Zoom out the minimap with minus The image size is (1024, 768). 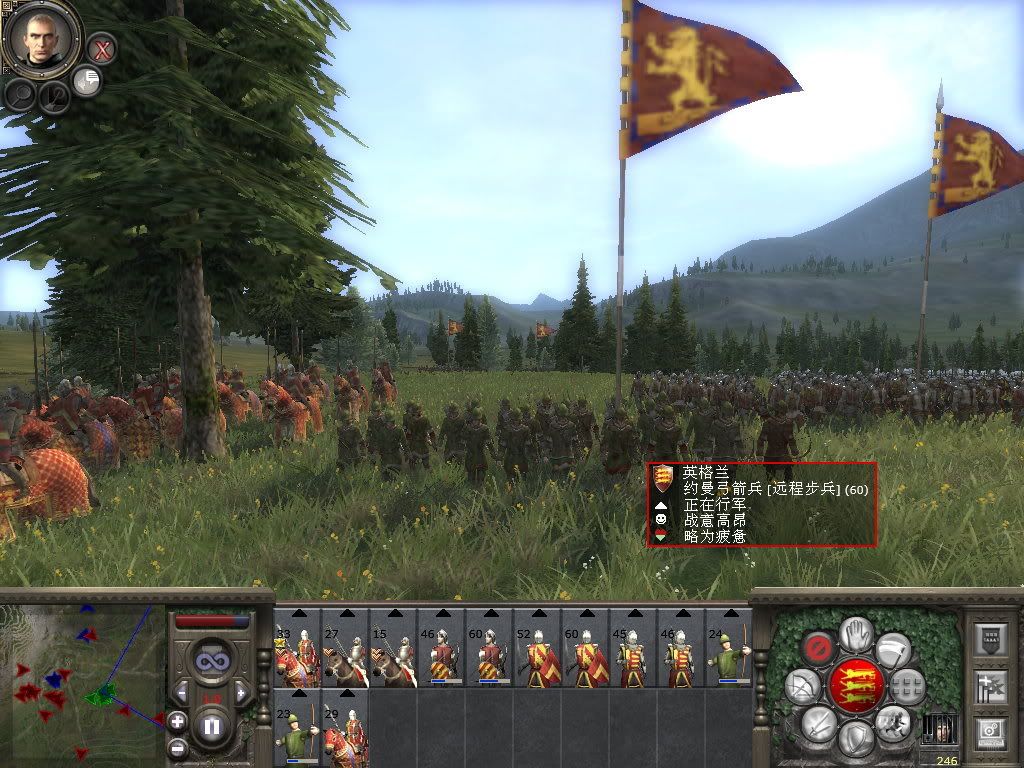(x=177, y=747)
